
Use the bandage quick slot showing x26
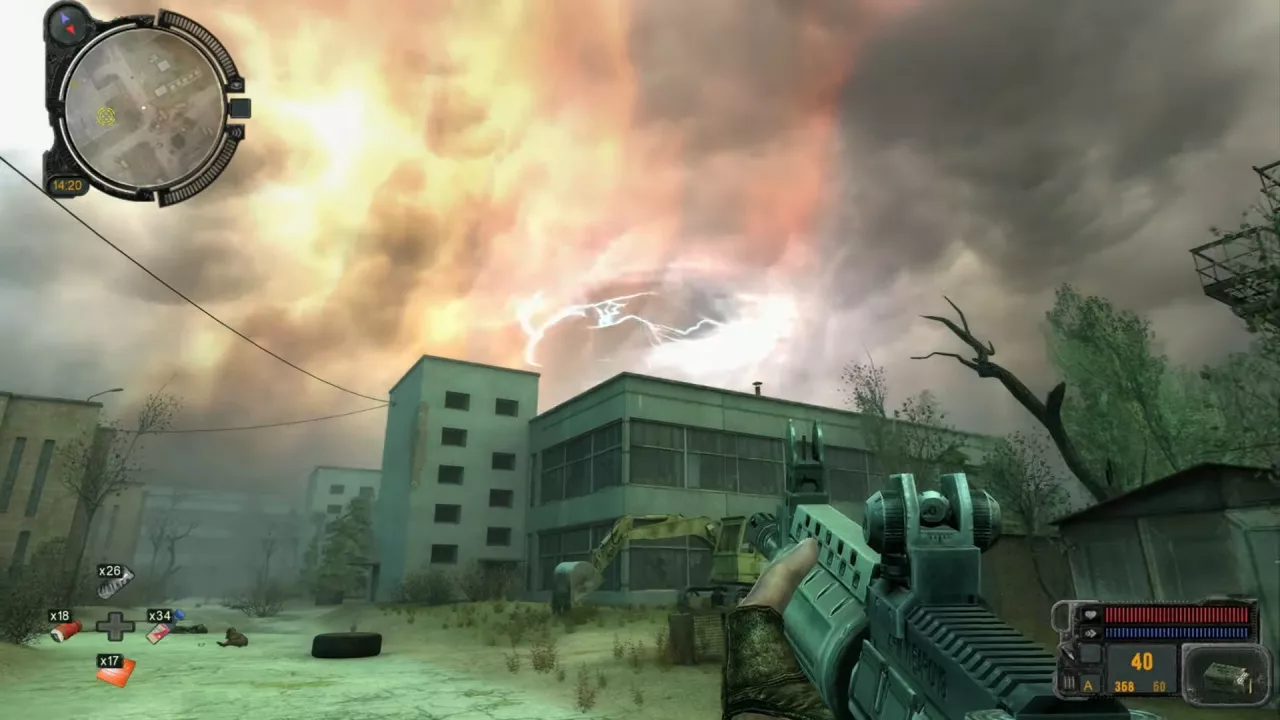[x=113, y=584]
